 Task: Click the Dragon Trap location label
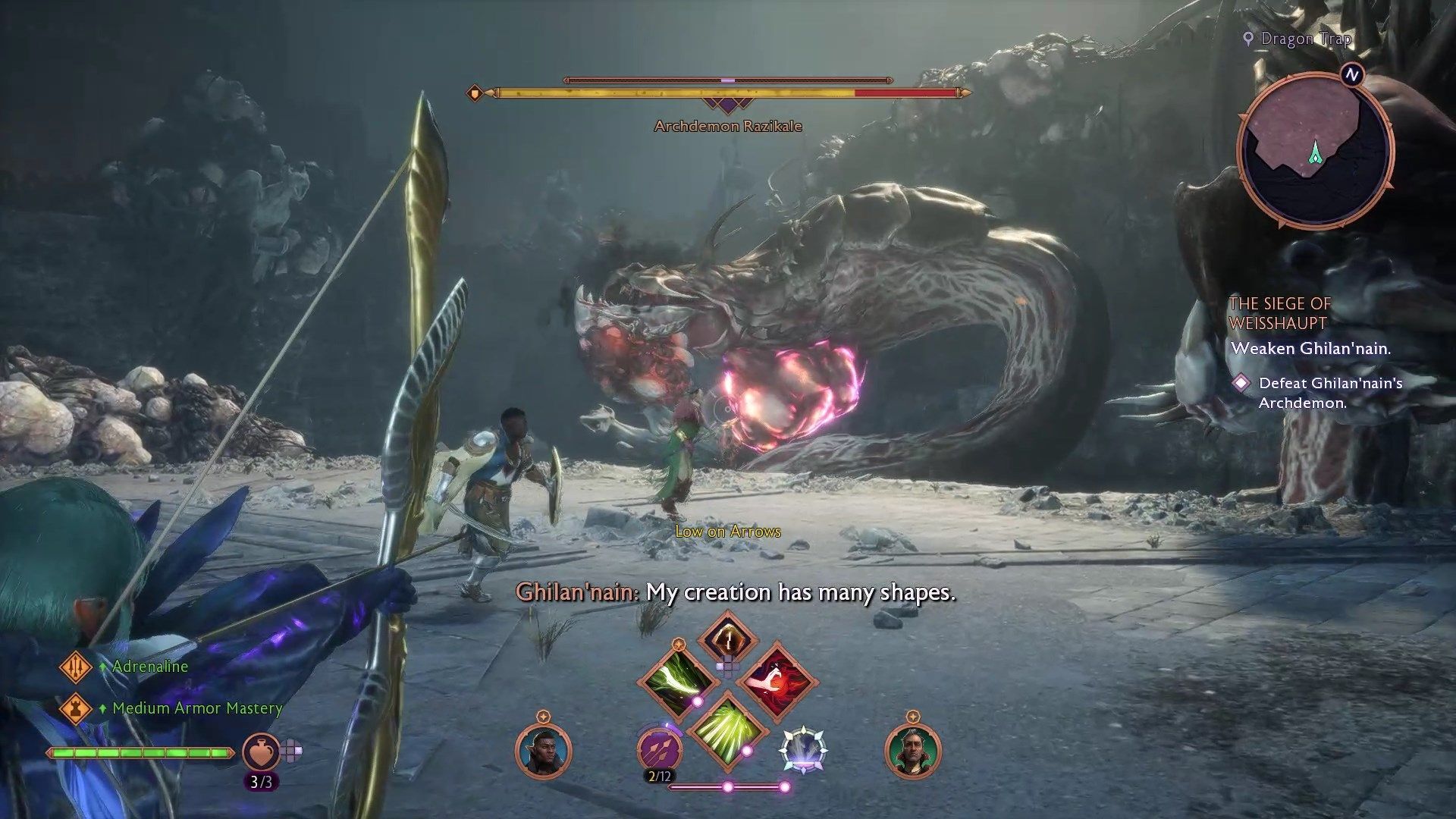1305,39
